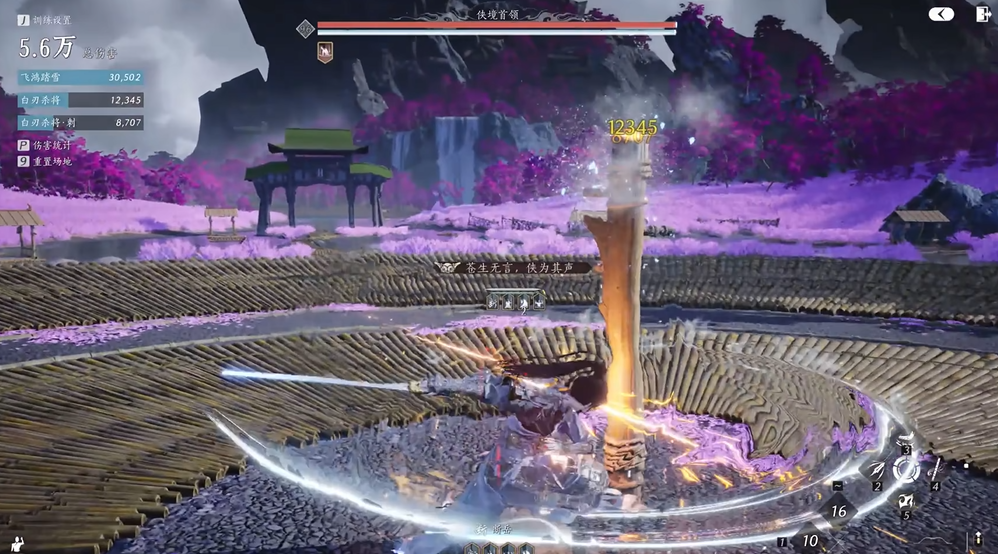Click the diamond skill showing cooldown 16
The image size is (998, 554).
click(838, 511)
